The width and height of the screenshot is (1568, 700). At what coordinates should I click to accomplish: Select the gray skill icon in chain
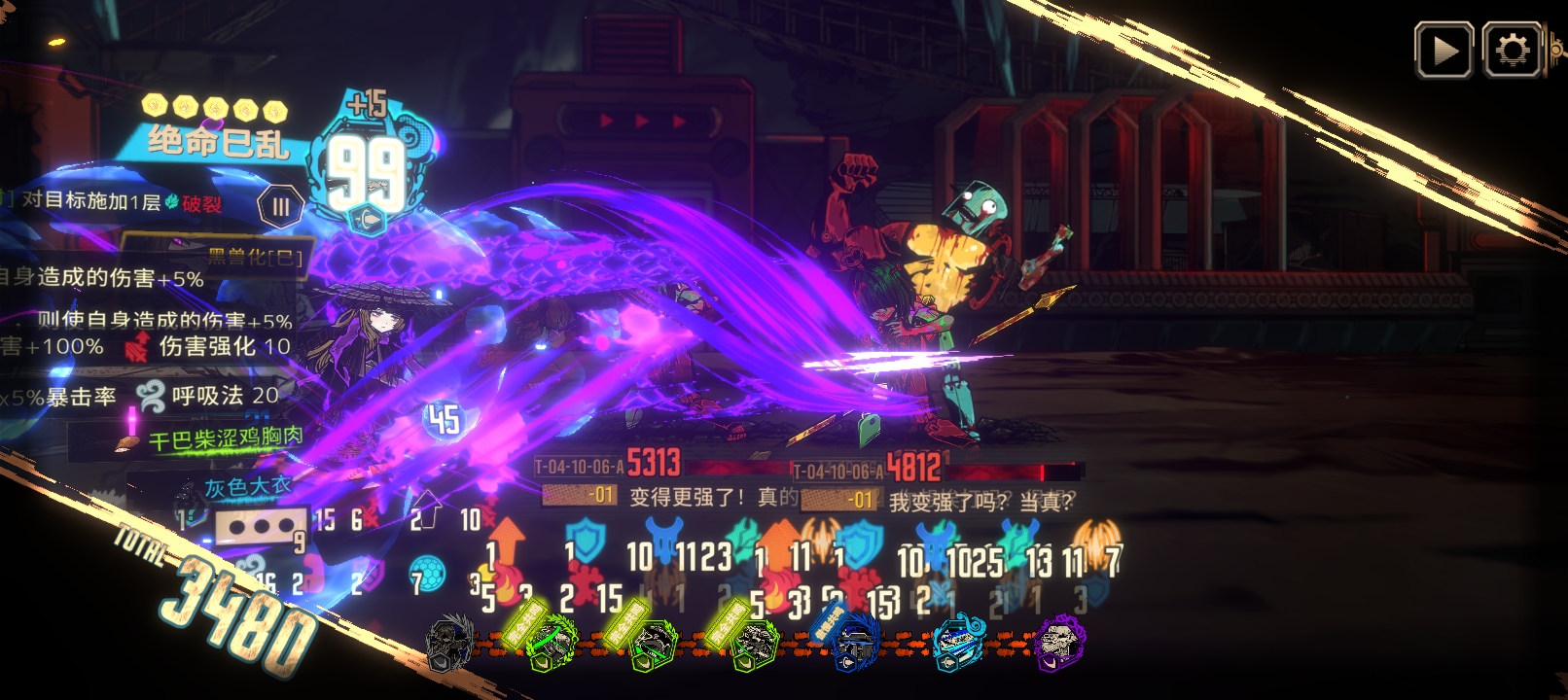pyautogui.click(x=450, y=644)
